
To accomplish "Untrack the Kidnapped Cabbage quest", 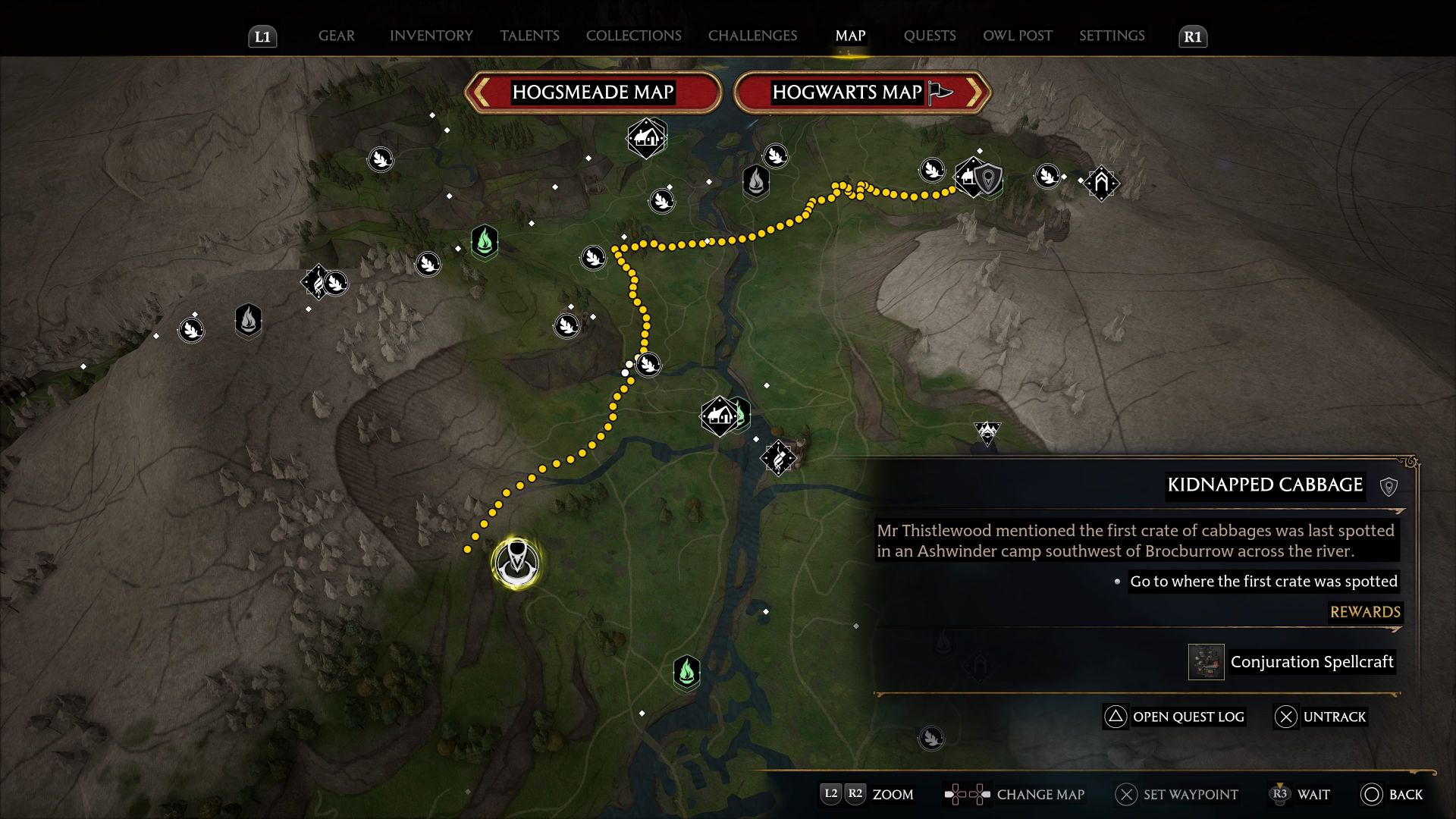I will click(x=1321, y=717).
